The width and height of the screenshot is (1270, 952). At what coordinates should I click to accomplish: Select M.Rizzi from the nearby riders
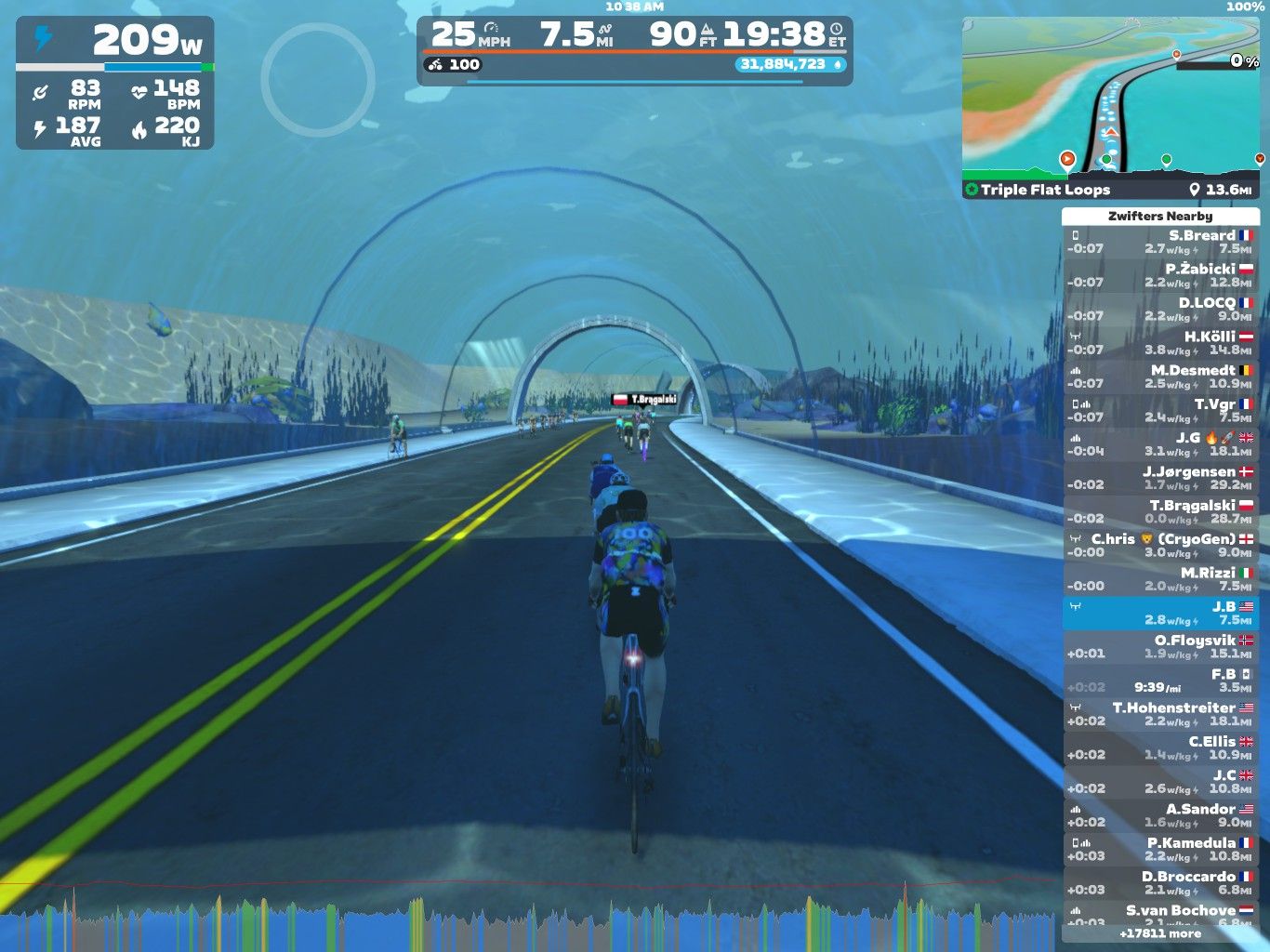(x=1160, y=579)
